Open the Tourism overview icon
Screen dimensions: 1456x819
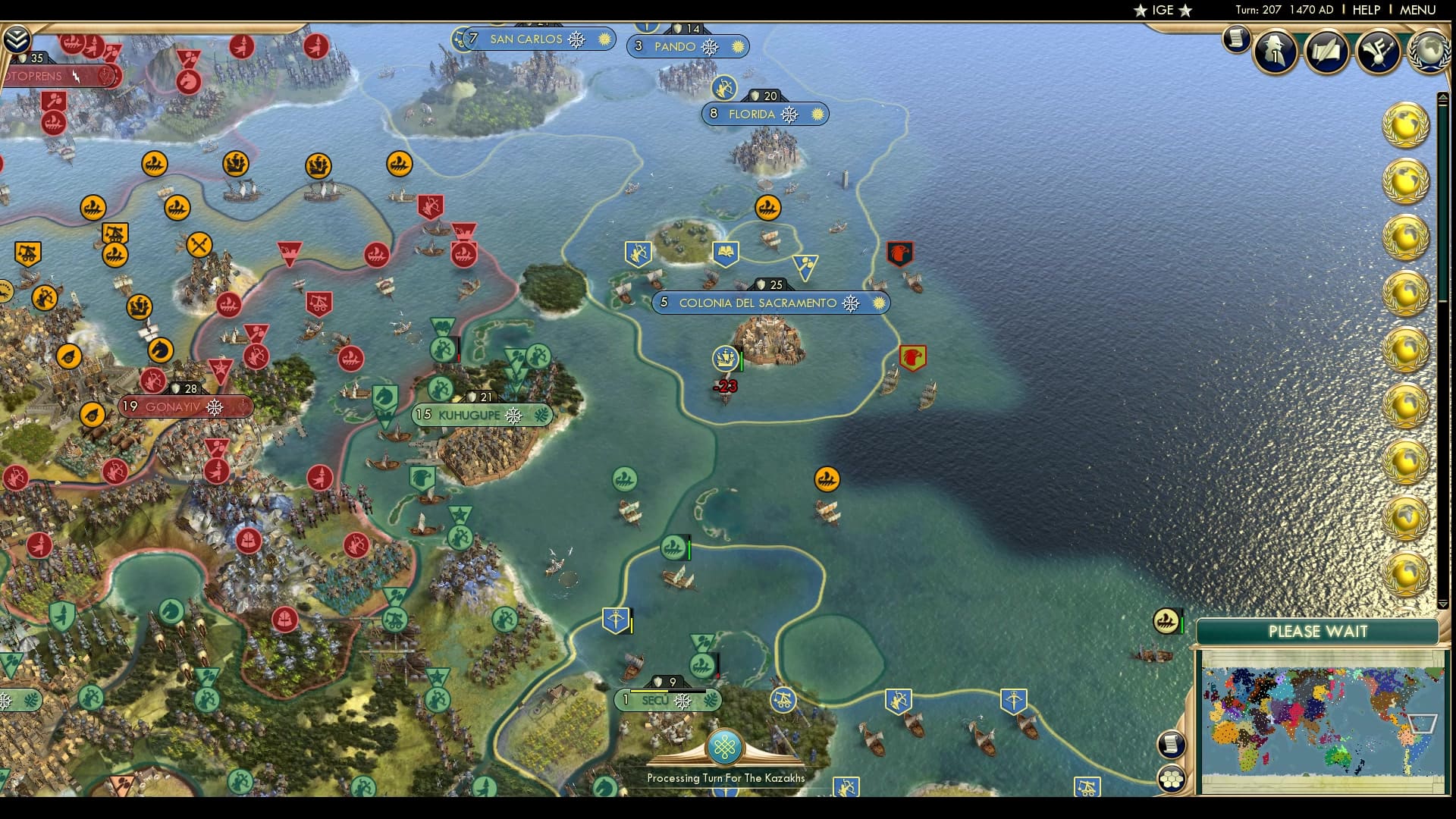[1380, 52]
